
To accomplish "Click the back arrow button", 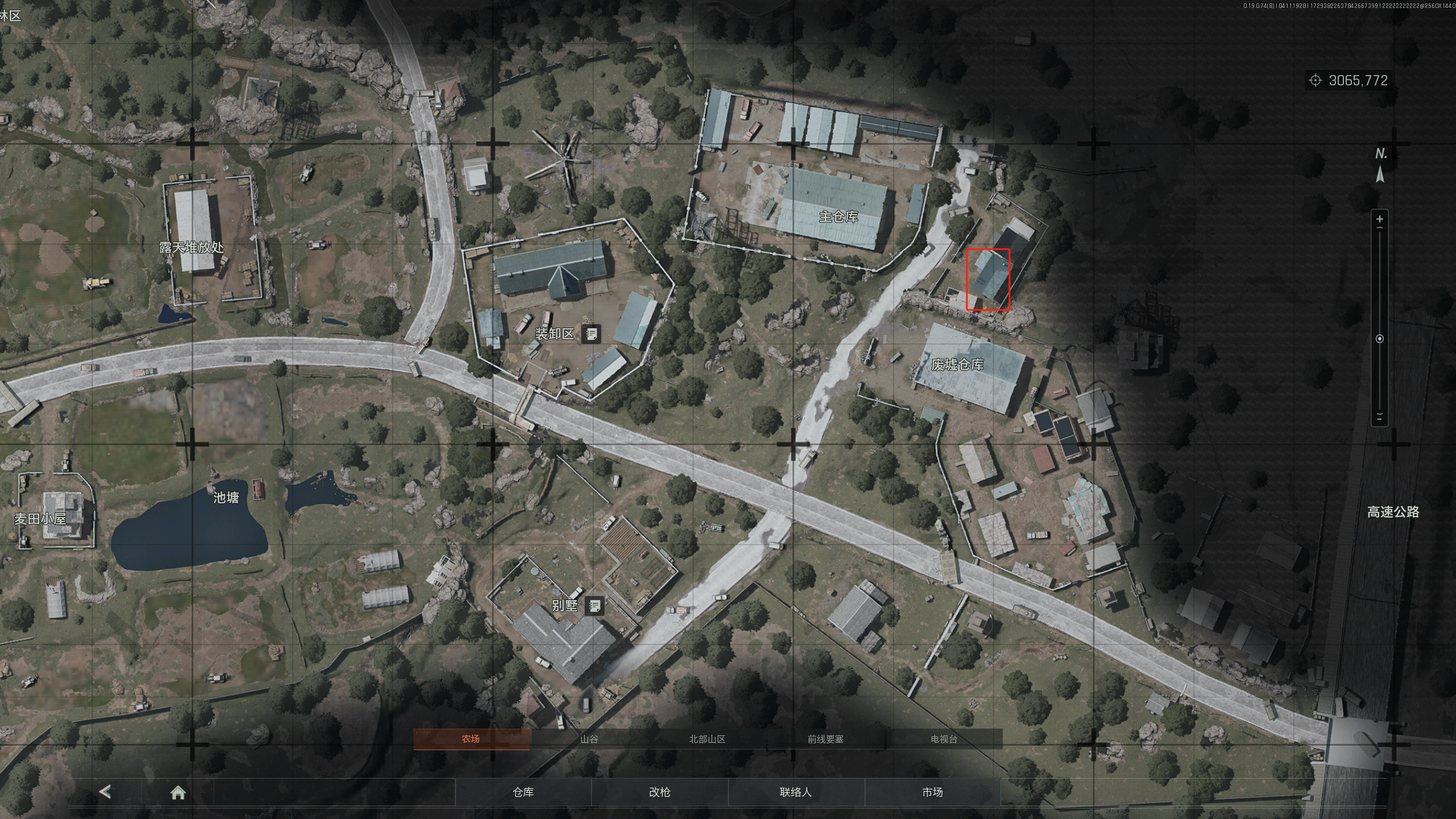I will point(105,791).
